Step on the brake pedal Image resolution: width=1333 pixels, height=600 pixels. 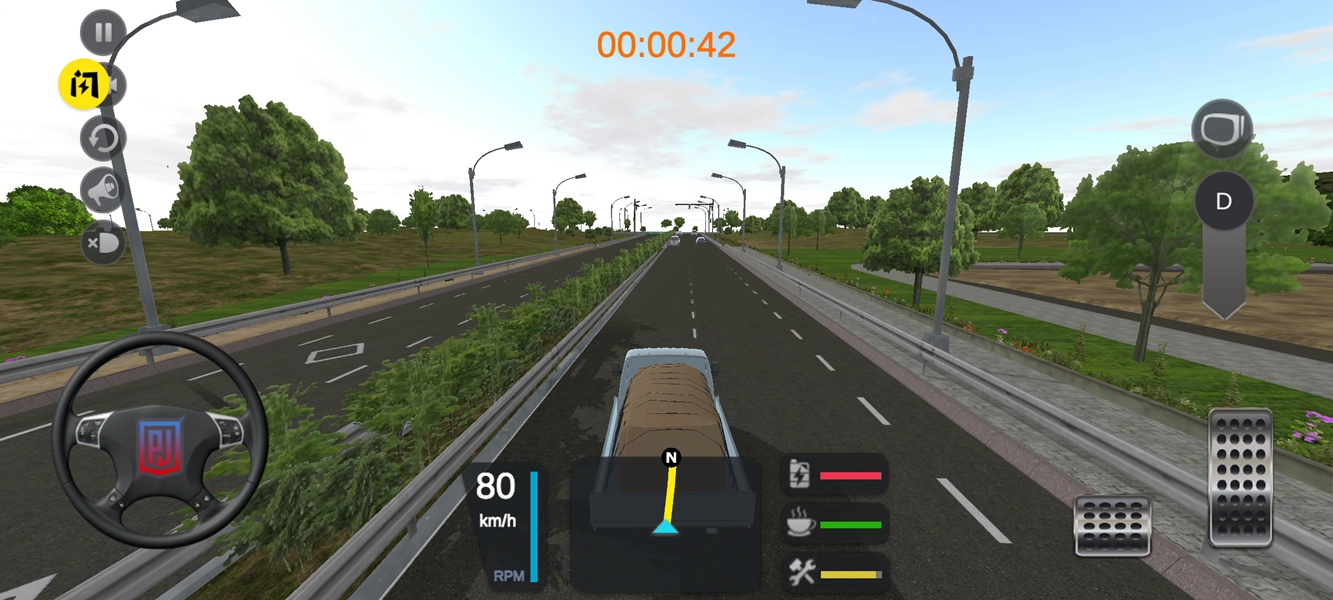1112,525
